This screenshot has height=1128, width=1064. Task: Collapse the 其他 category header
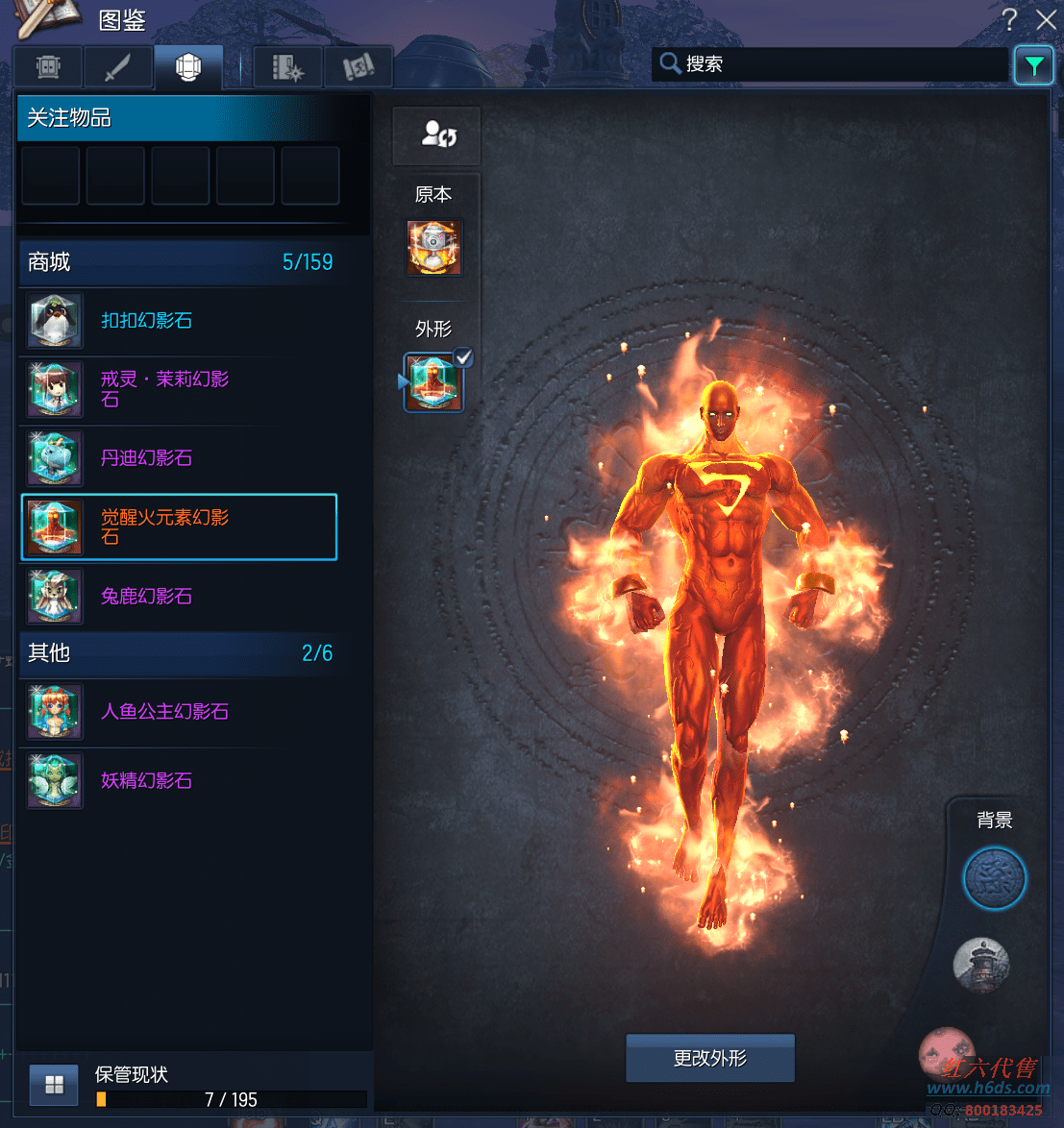pyautogui.click(x=179, y=653)
